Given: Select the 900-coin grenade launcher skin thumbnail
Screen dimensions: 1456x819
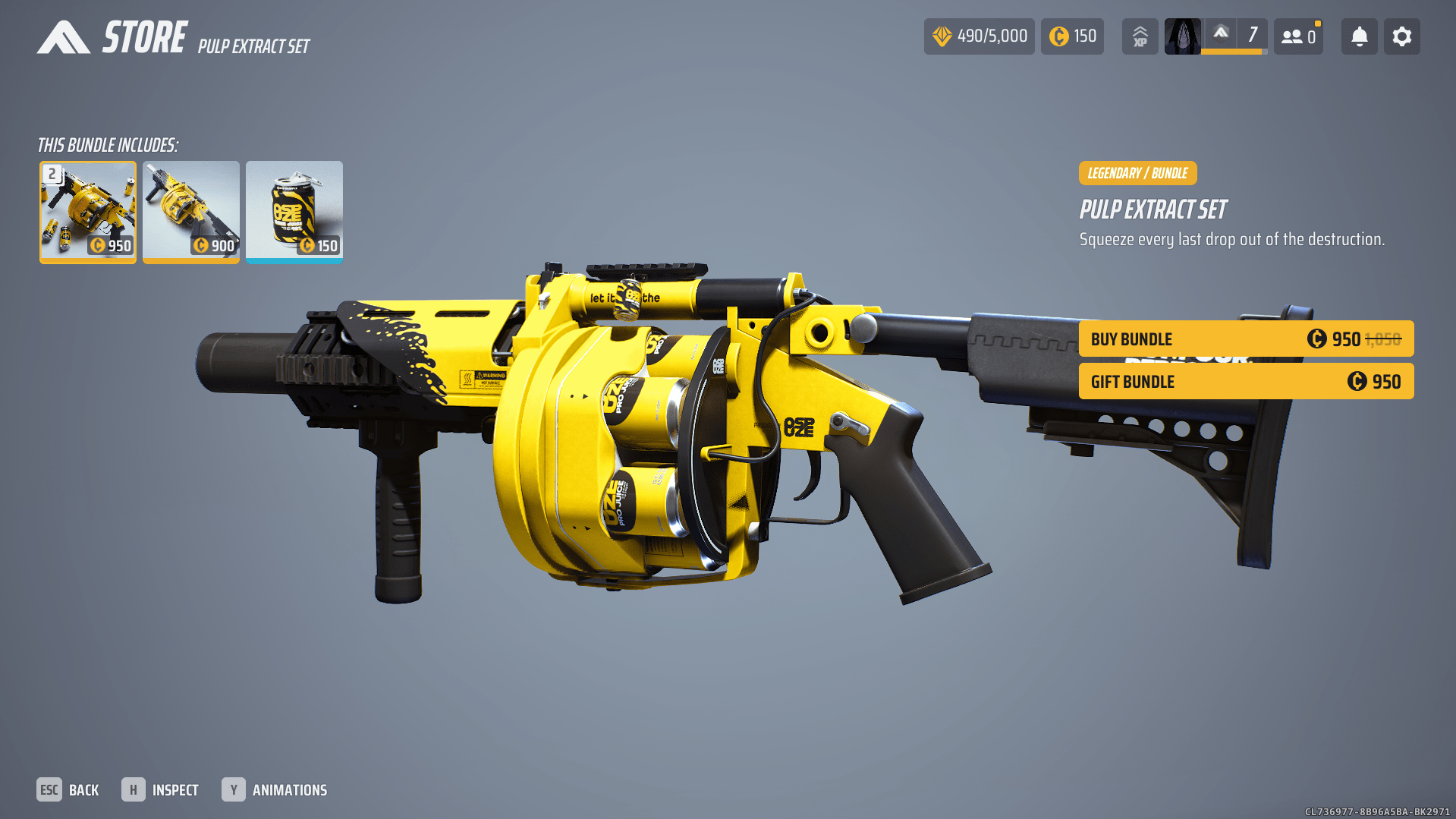Looking at the screenshot, I should 191,212.
